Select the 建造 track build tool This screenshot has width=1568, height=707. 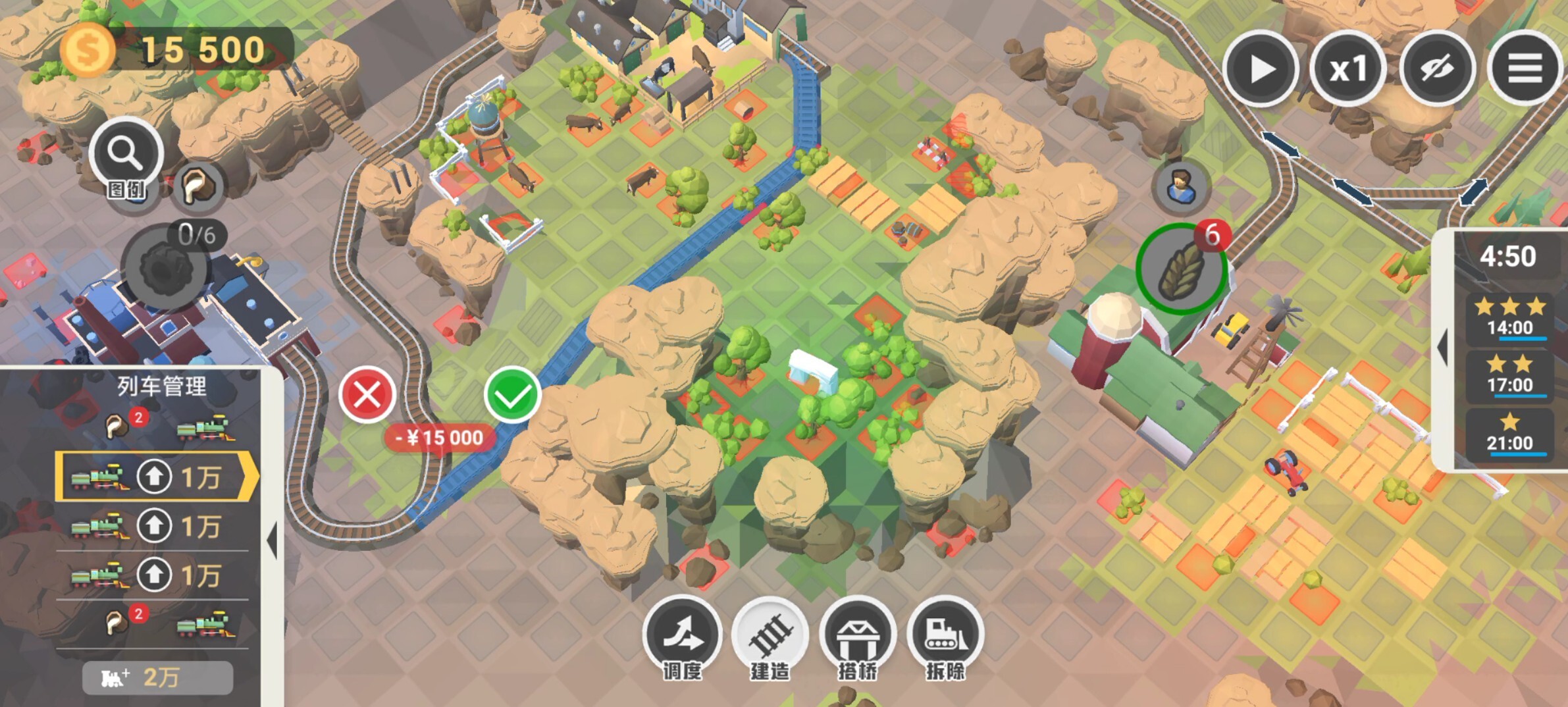[x=770, y=635]
